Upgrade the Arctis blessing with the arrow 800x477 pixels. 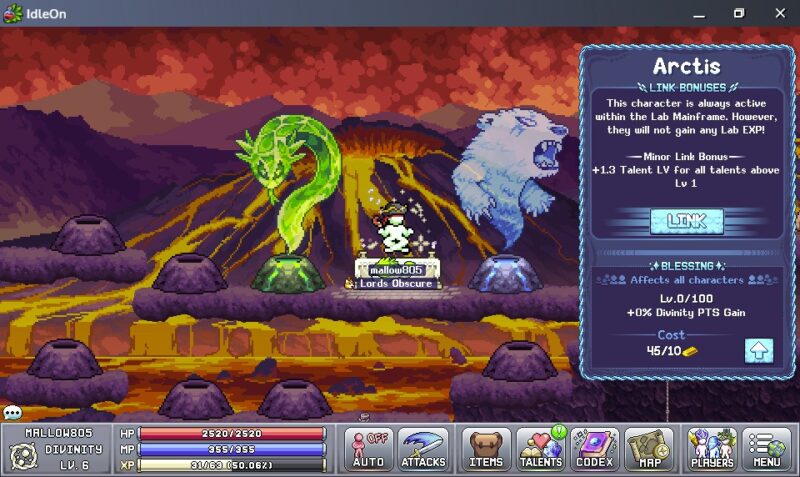[x=758, y=351]
